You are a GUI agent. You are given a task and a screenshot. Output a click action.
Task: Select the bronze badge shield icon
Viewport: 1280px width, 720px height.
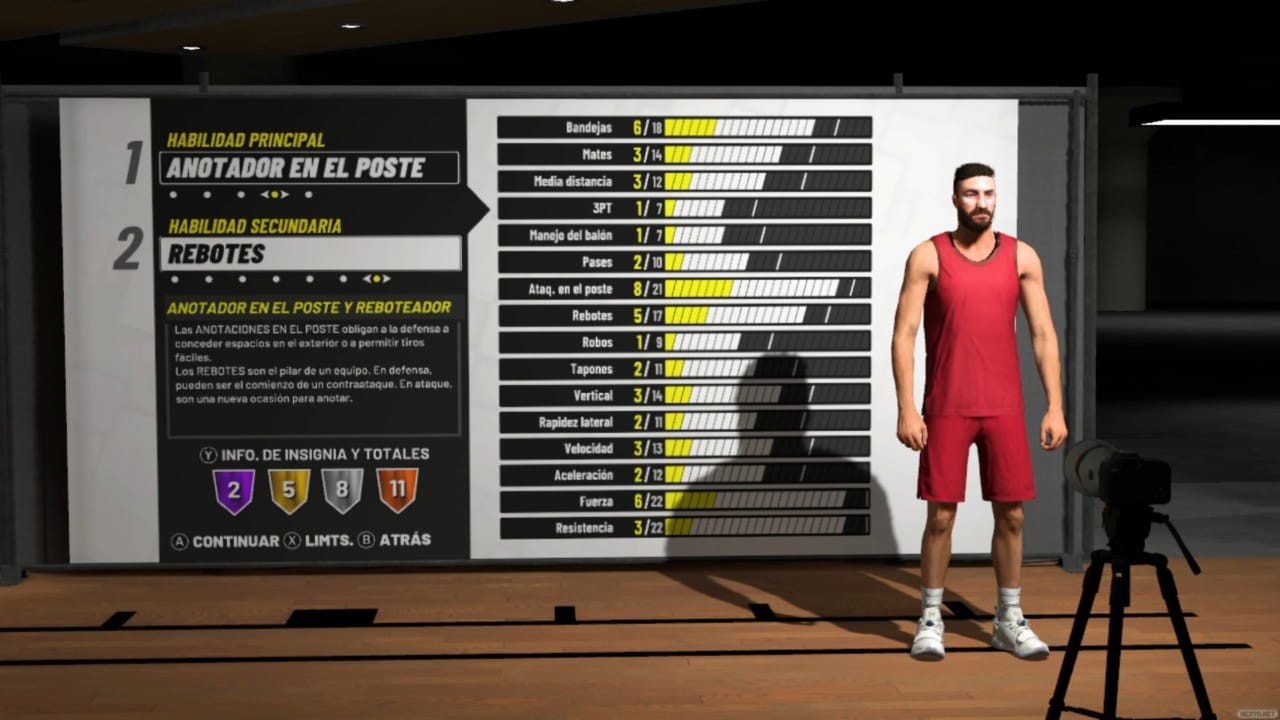point(397,491)
